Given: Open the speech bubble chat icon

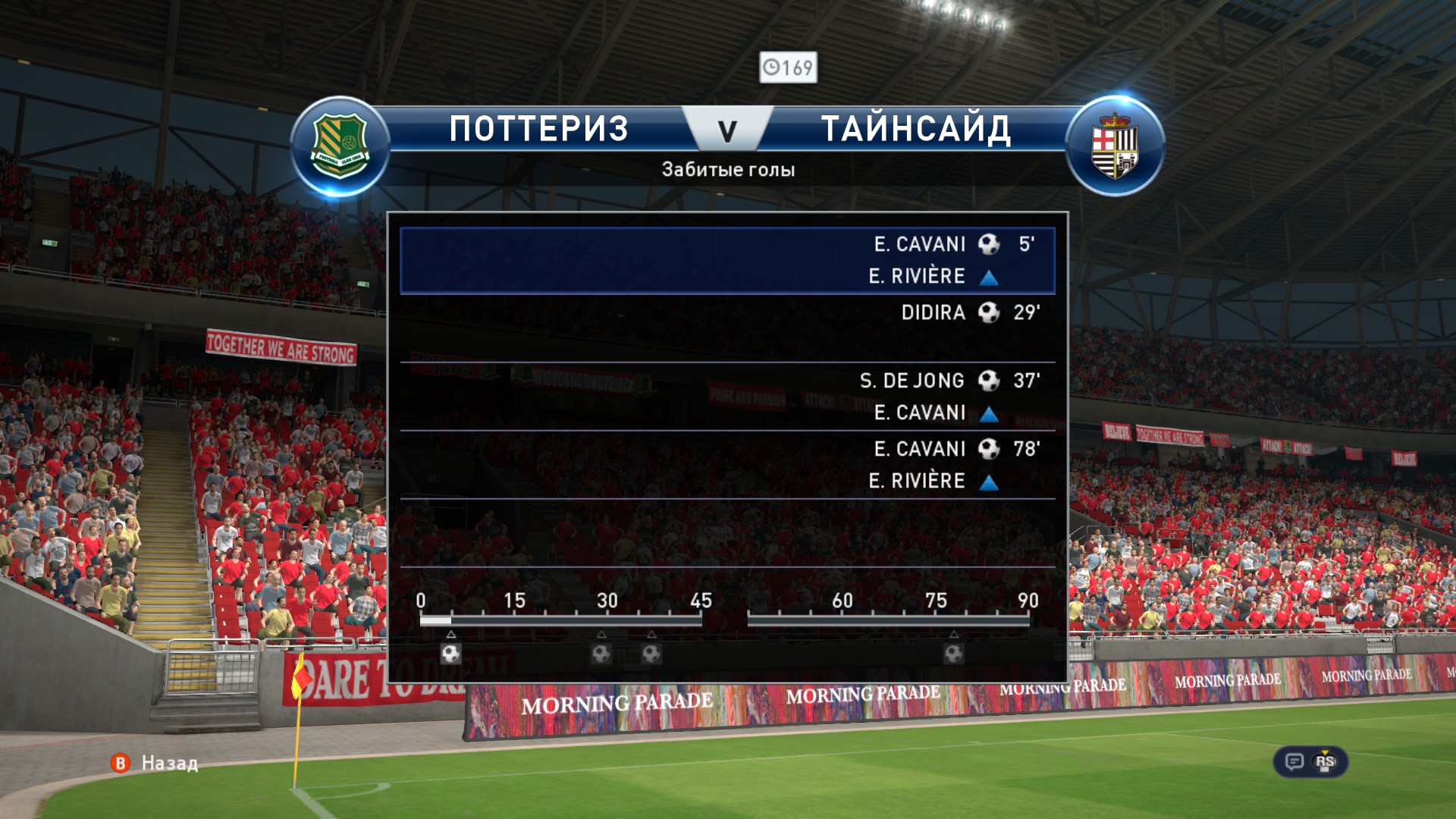Looking at the screenshot, I should click(1294, 761).
